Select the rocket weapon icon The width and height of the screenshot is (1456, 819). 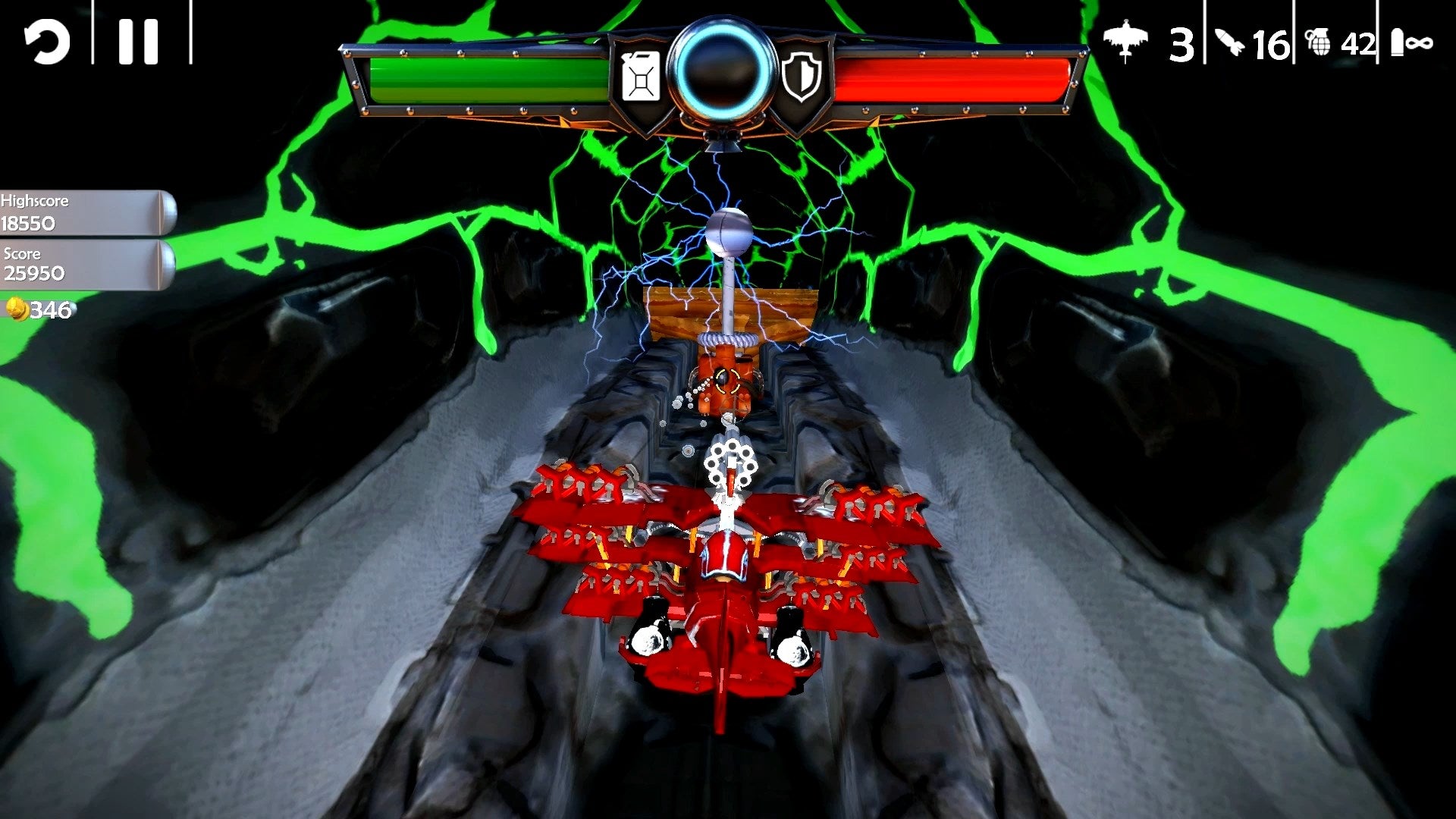[1230, 43]
